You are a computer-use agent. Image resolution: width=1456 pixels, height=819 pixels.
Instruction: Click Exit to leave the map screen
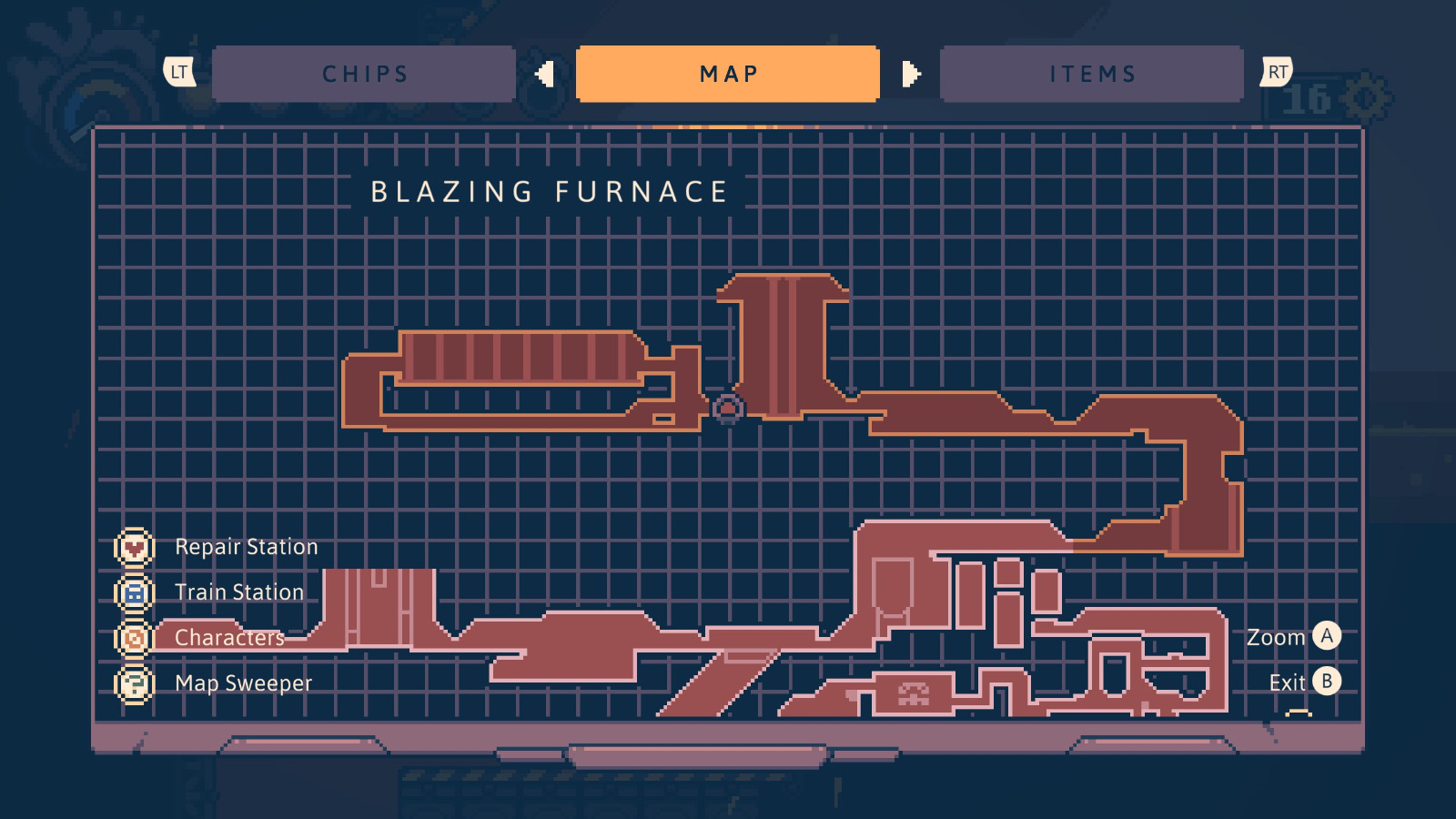[x=1286, y=682]
